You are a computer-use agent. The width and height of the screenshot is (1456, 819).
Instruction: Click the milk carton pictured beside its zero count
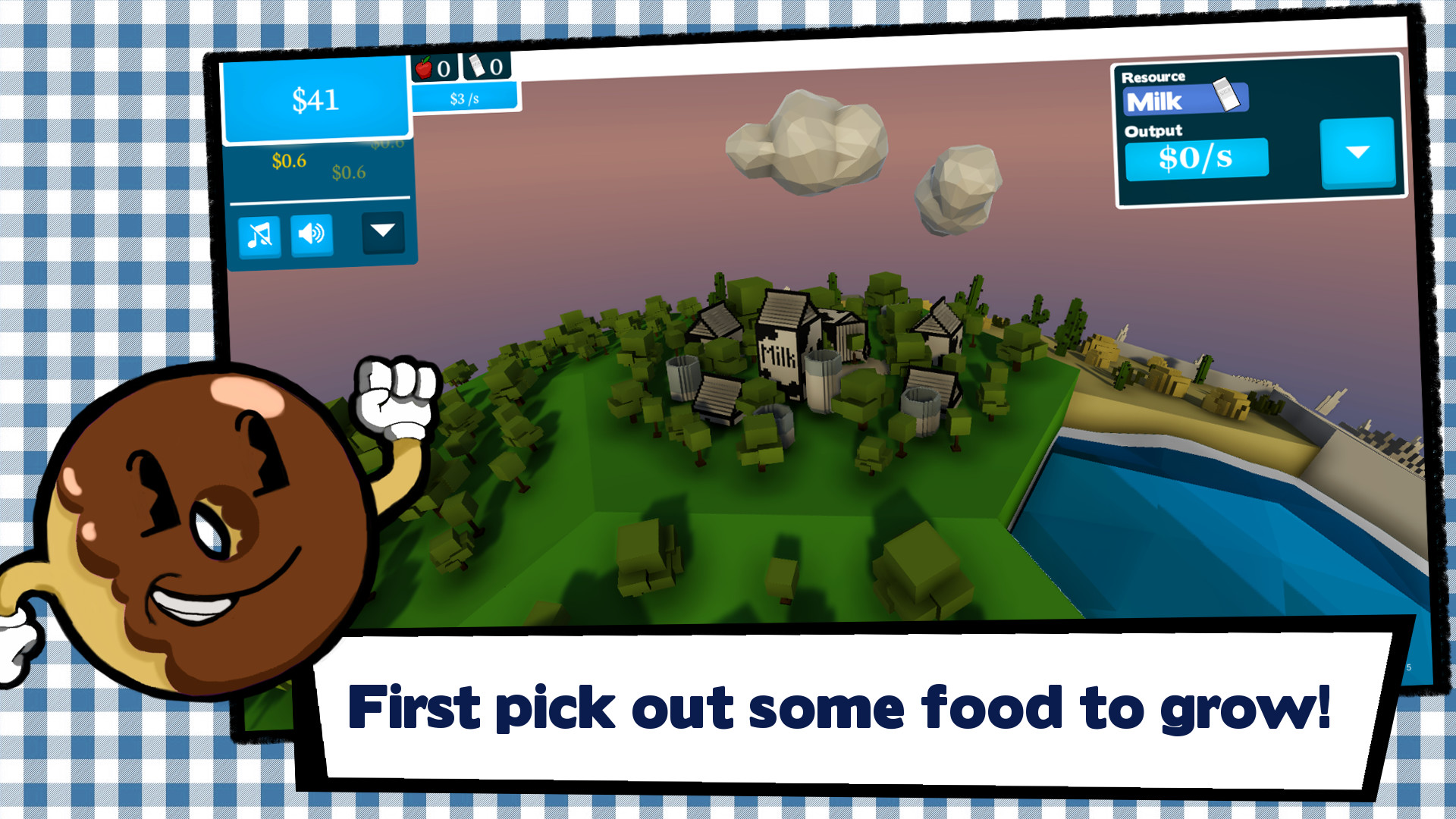(x=477, y=68)
